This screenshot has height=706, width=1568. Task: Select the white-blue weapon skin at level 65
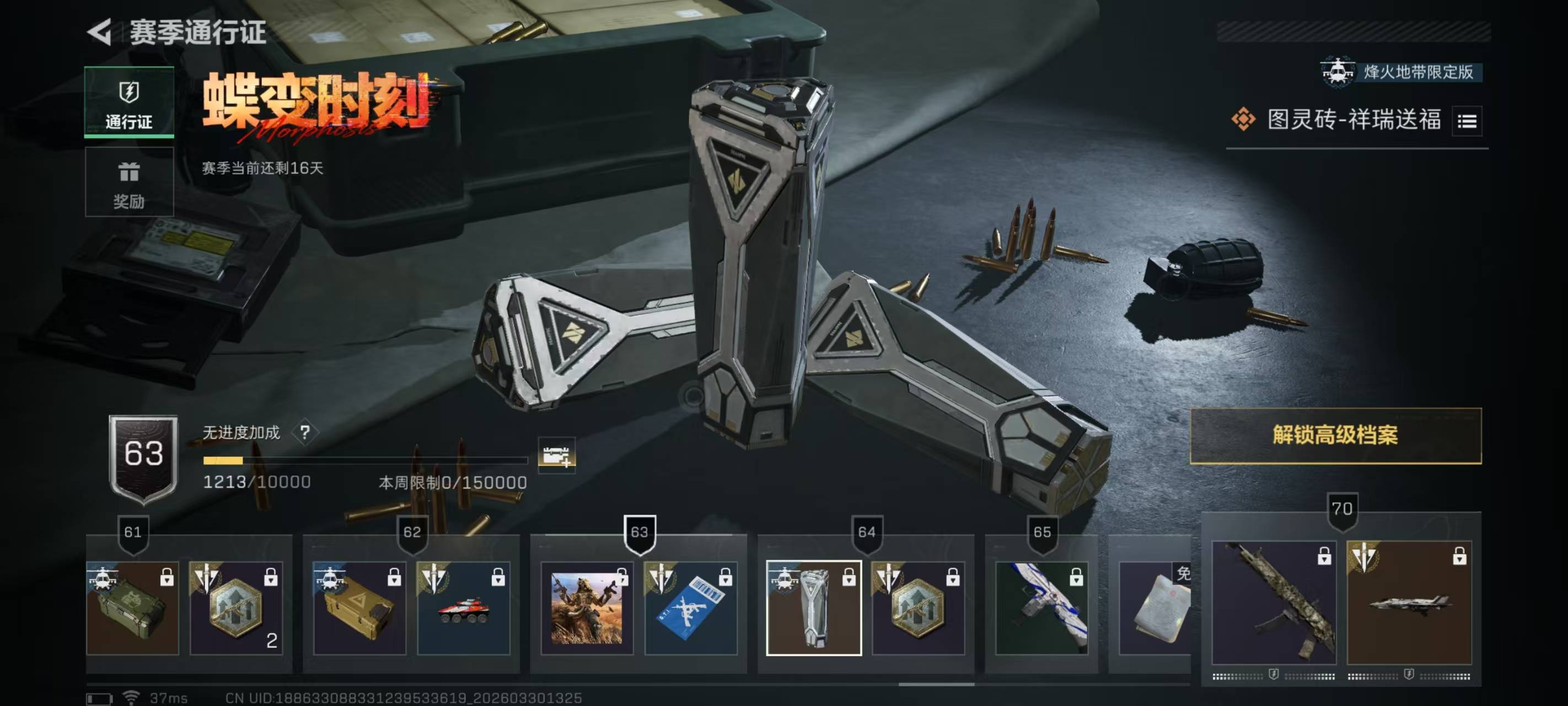(1041, 608)
